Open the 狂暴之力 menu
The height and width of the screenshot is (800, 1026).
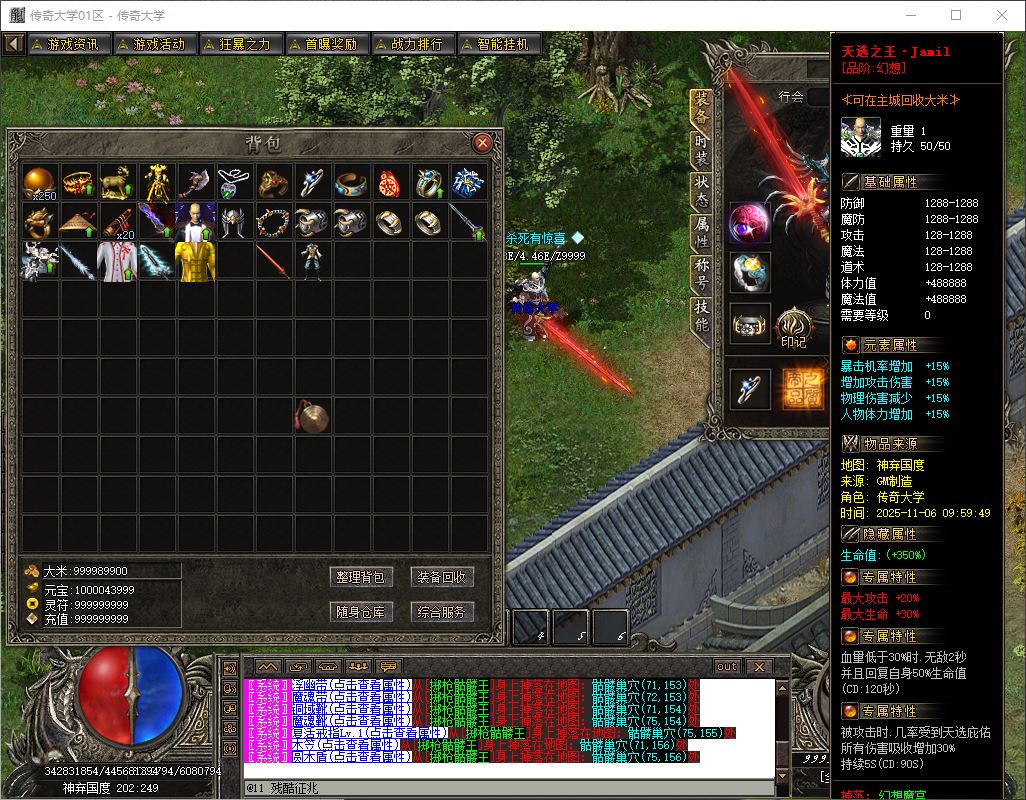point(239,44)
